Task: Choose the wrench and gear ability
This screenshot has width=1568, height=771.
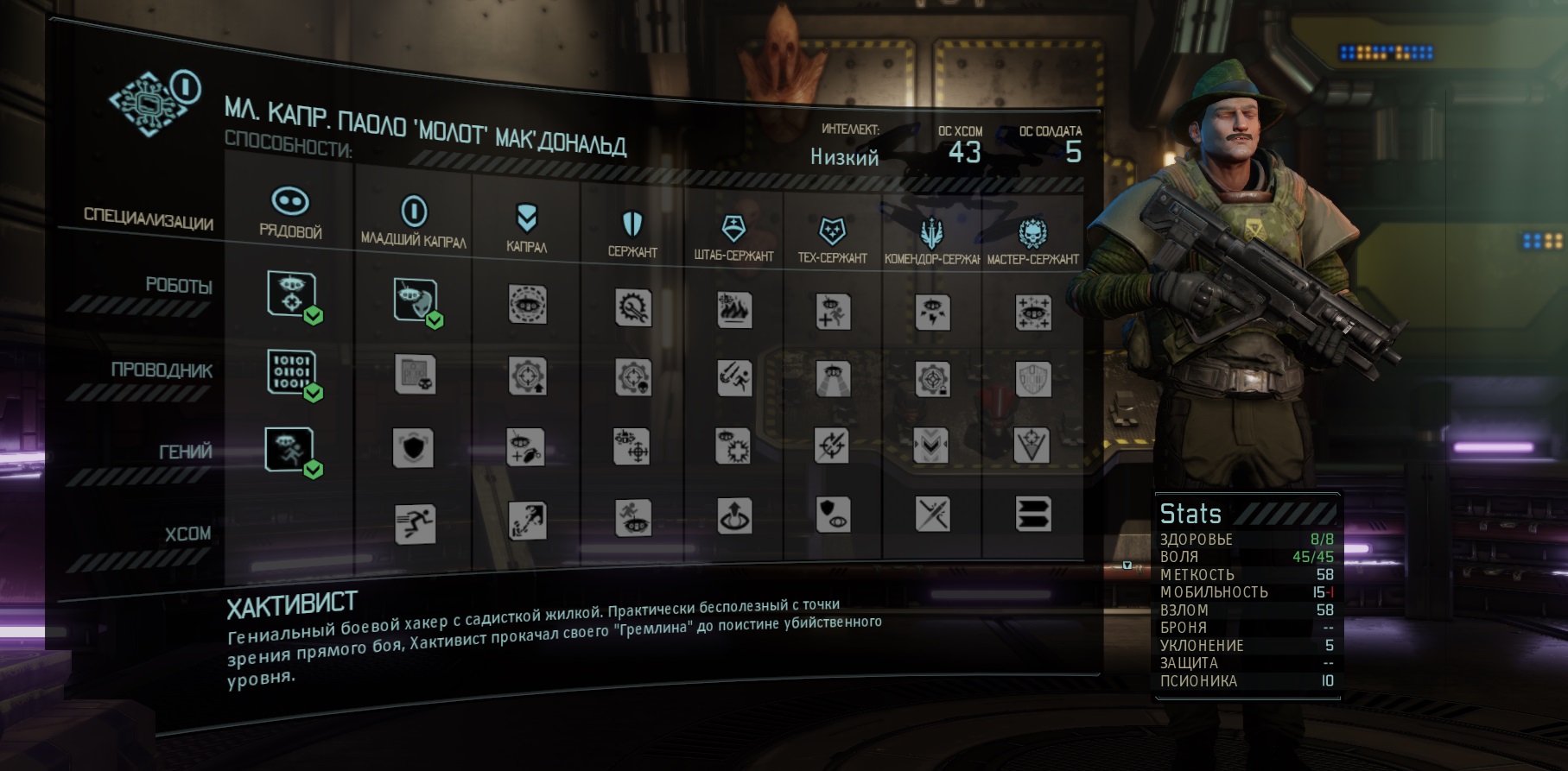Action: point(633,307)
